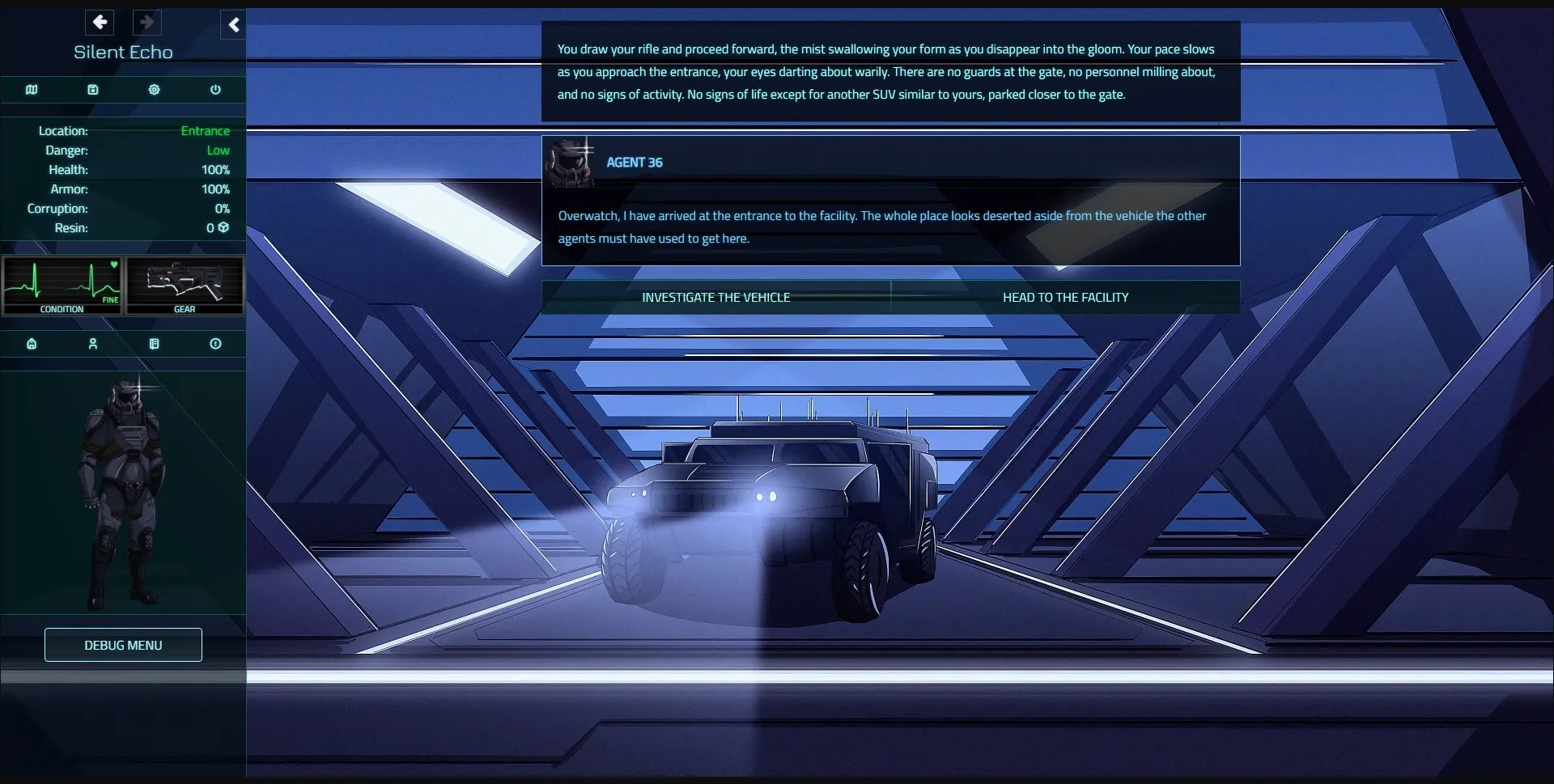Go forward with the right arrow button
Screen dimensions: 1554x784
point(146,22)
